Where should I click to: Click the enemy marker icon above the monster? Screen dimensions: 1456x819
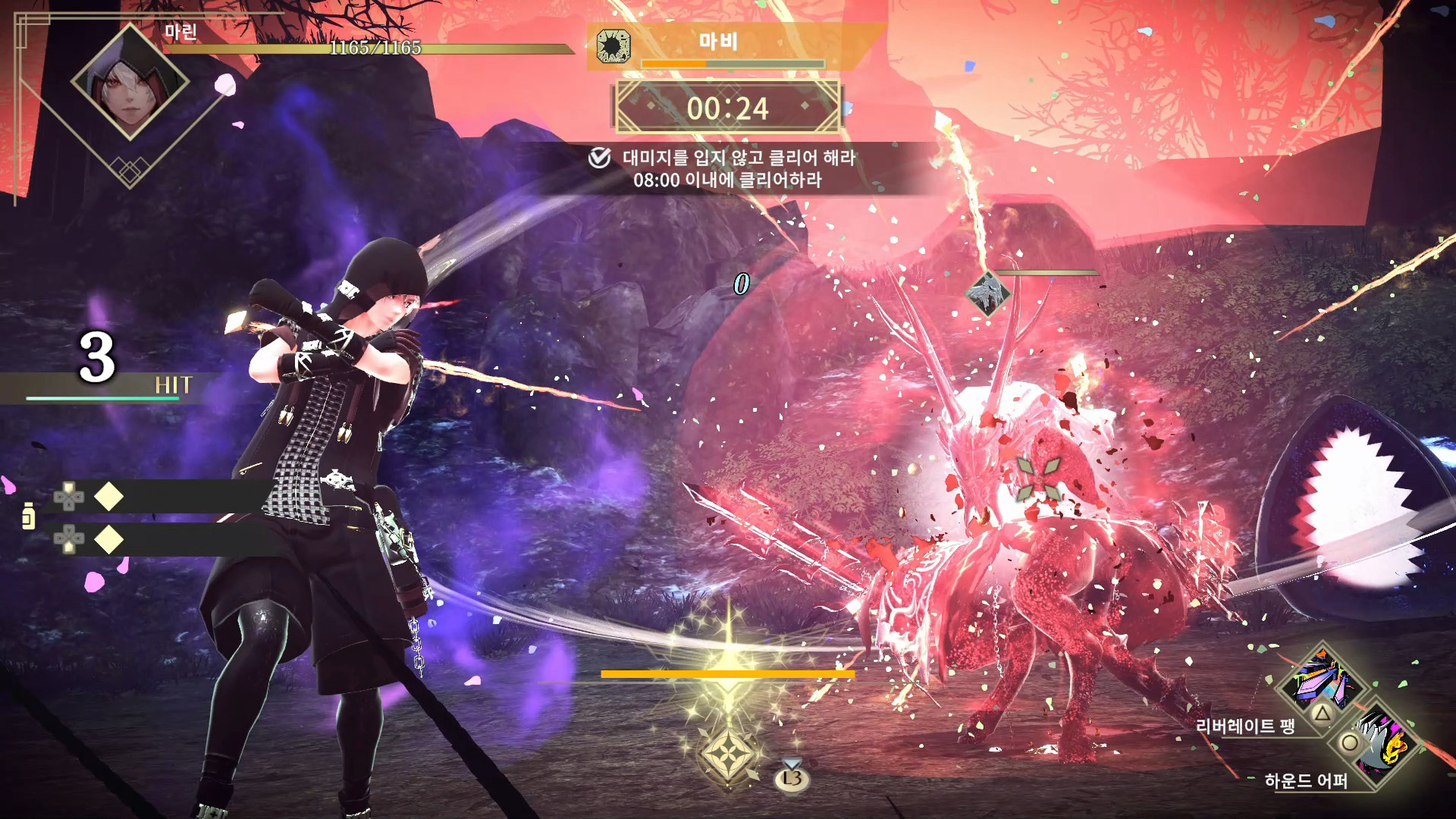(x=987, y=293)
